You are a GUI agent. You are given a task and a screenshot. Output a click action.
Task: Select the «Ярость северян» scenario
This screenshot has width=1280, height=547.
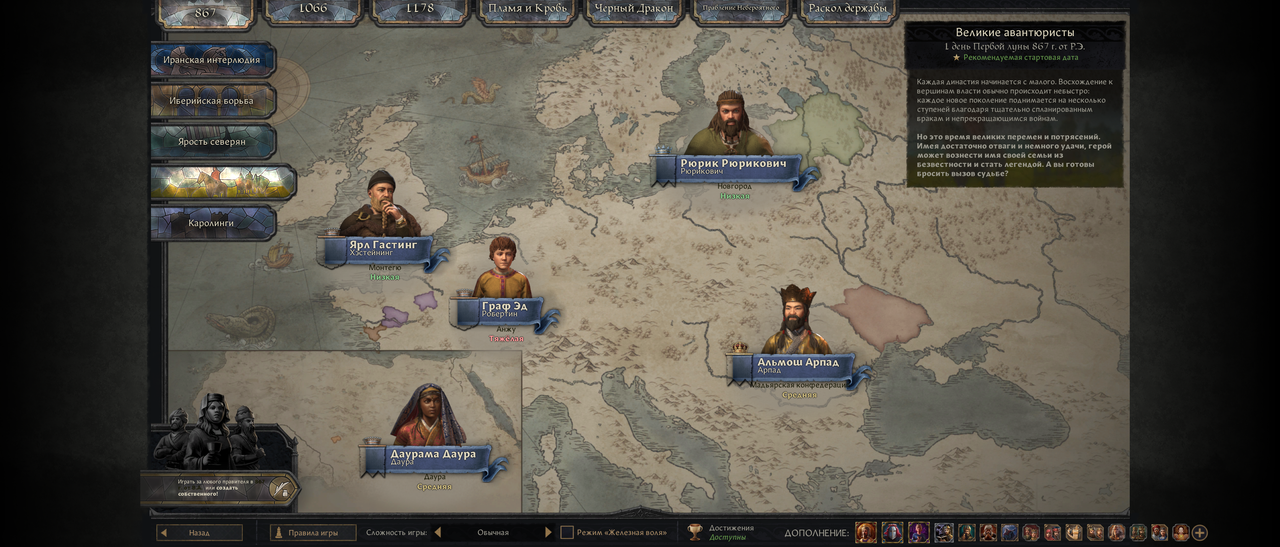point(212,142)
